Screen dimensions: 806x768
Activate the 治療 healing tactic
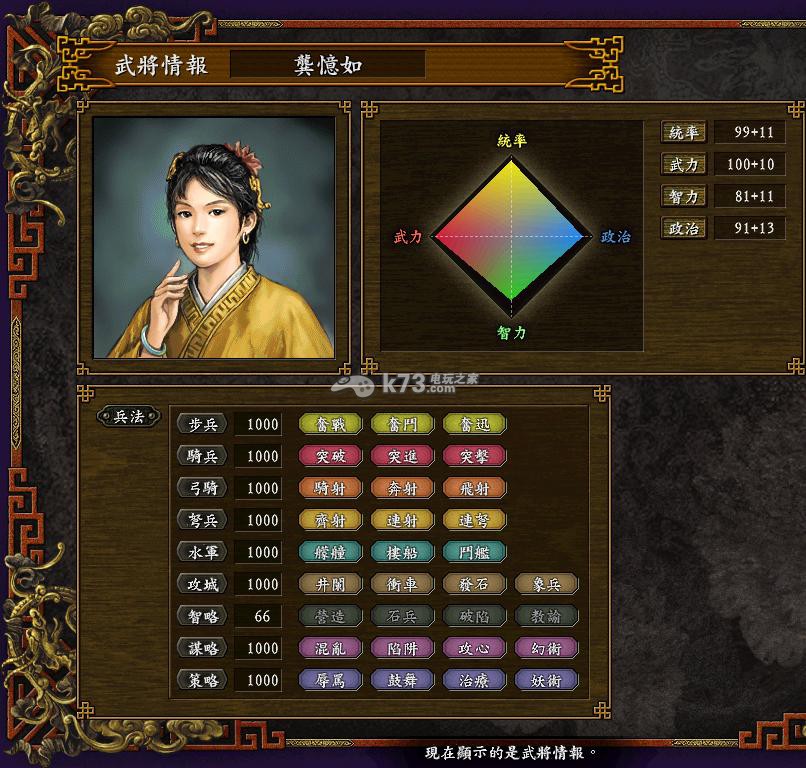[x=474, y=680]
